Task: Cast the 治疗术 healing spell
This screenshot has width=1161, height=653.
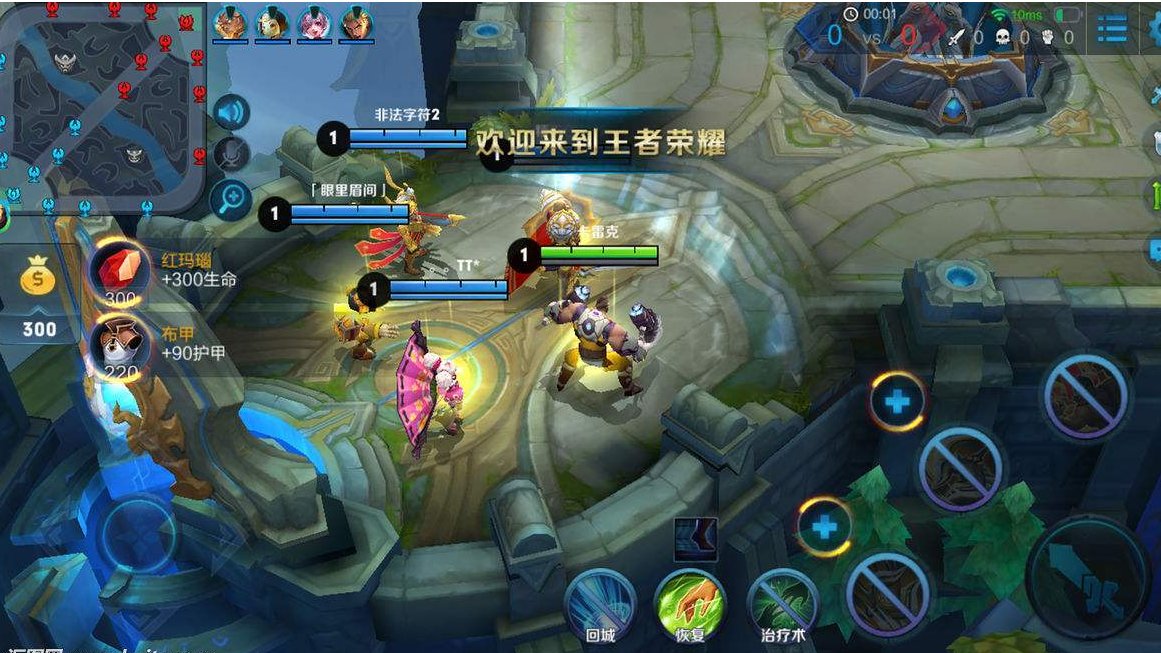Action: click(x=782, y=601)
